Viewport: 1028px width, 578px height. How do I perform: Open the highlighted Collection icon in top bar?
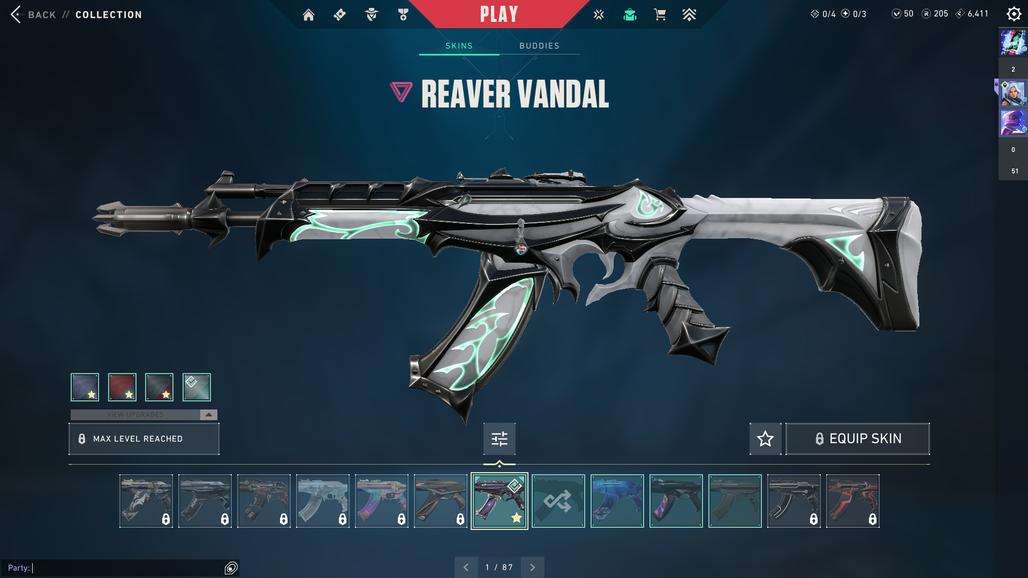(x=629, y=15)
